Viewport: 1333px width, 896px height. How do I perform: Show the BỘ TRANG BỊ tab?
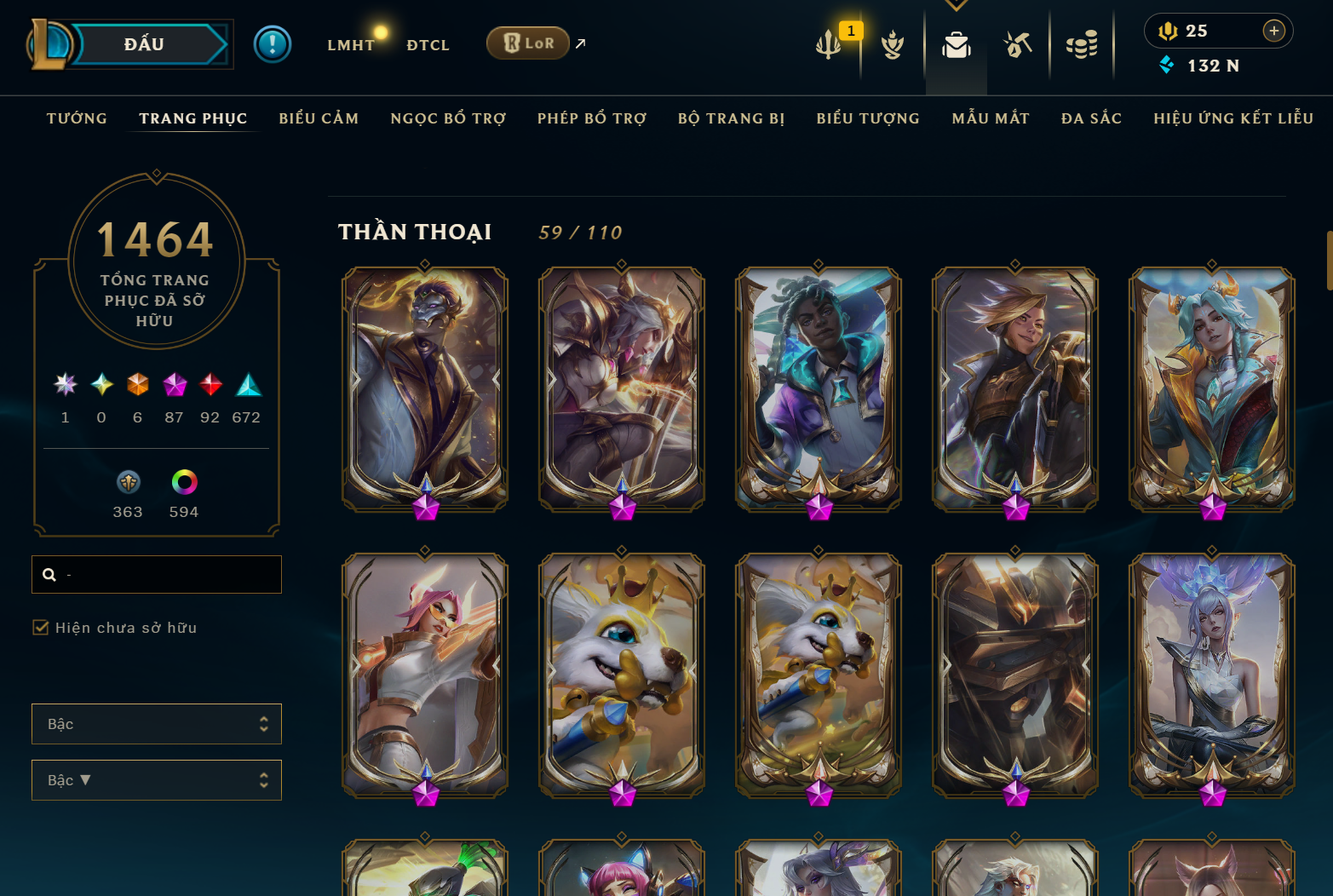tap(731, 118)
